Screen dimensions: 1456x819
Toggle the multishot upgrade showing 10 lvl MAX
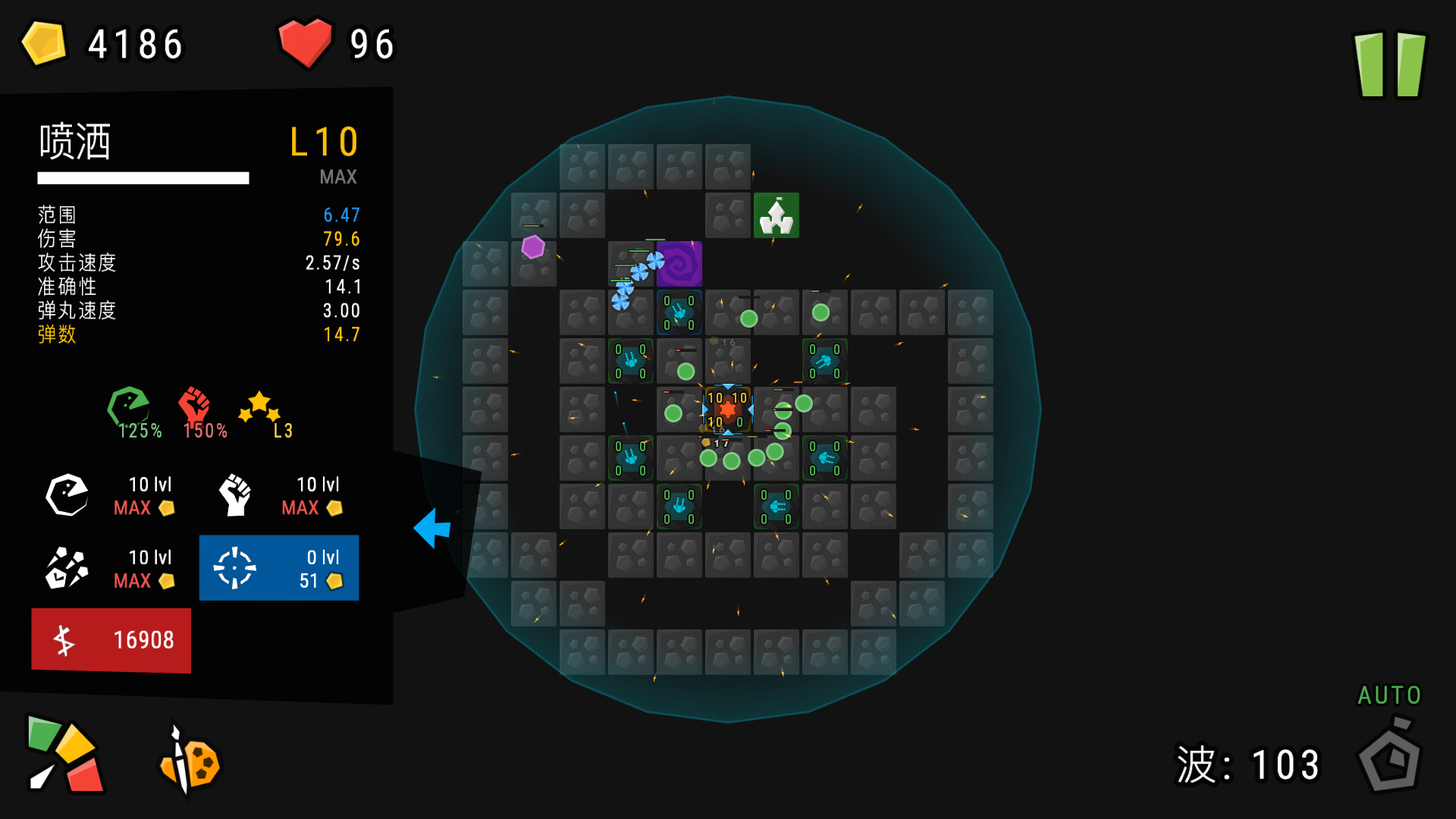click(x=110, y=569)
